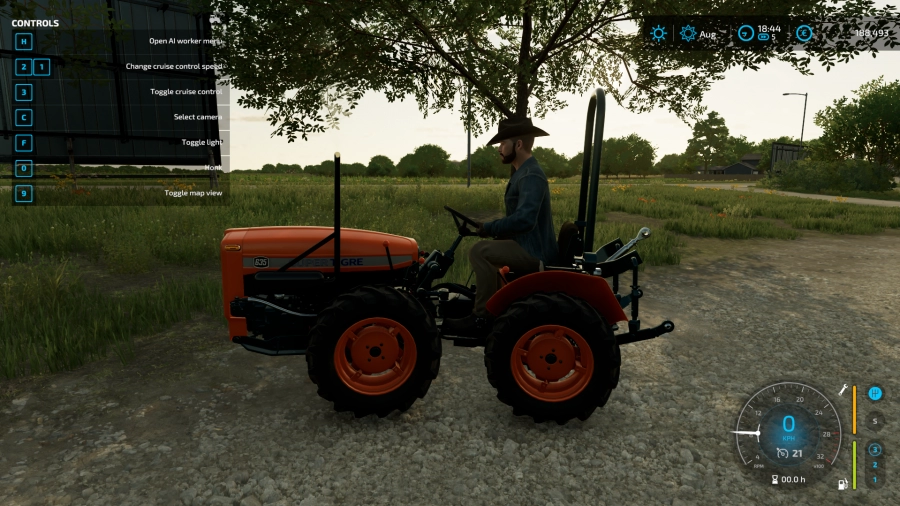The image size is (900, 506).
Task: Open the euro money balance icon
Action: (804, 33)
